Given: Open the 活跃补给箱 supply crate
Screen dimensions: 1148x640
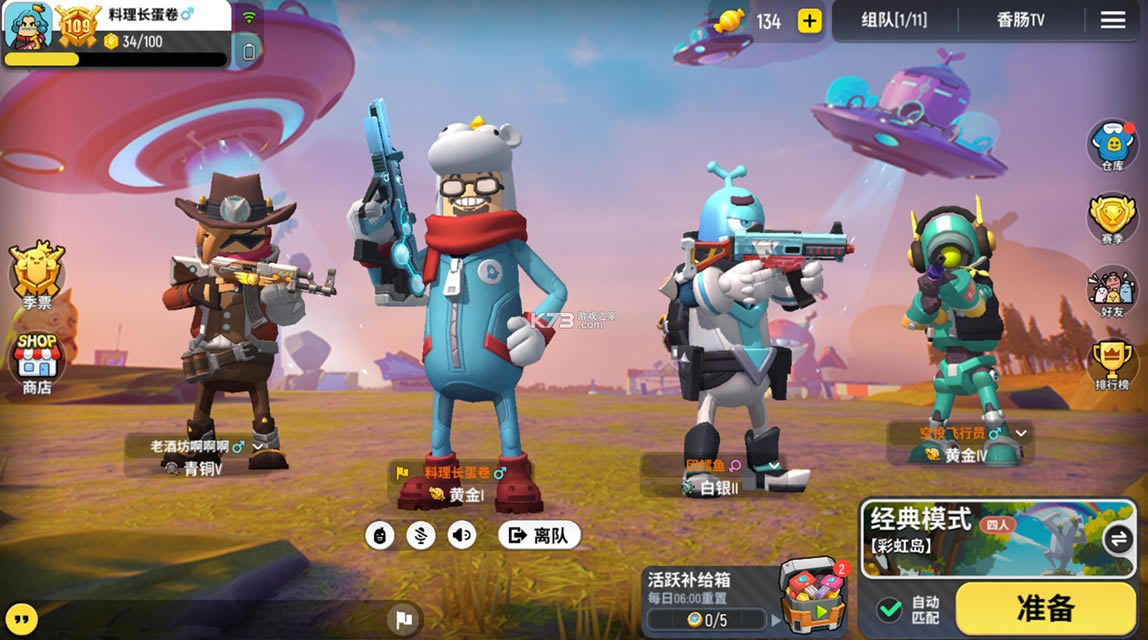Looking at the screenshot, I should tap(810, 596).
